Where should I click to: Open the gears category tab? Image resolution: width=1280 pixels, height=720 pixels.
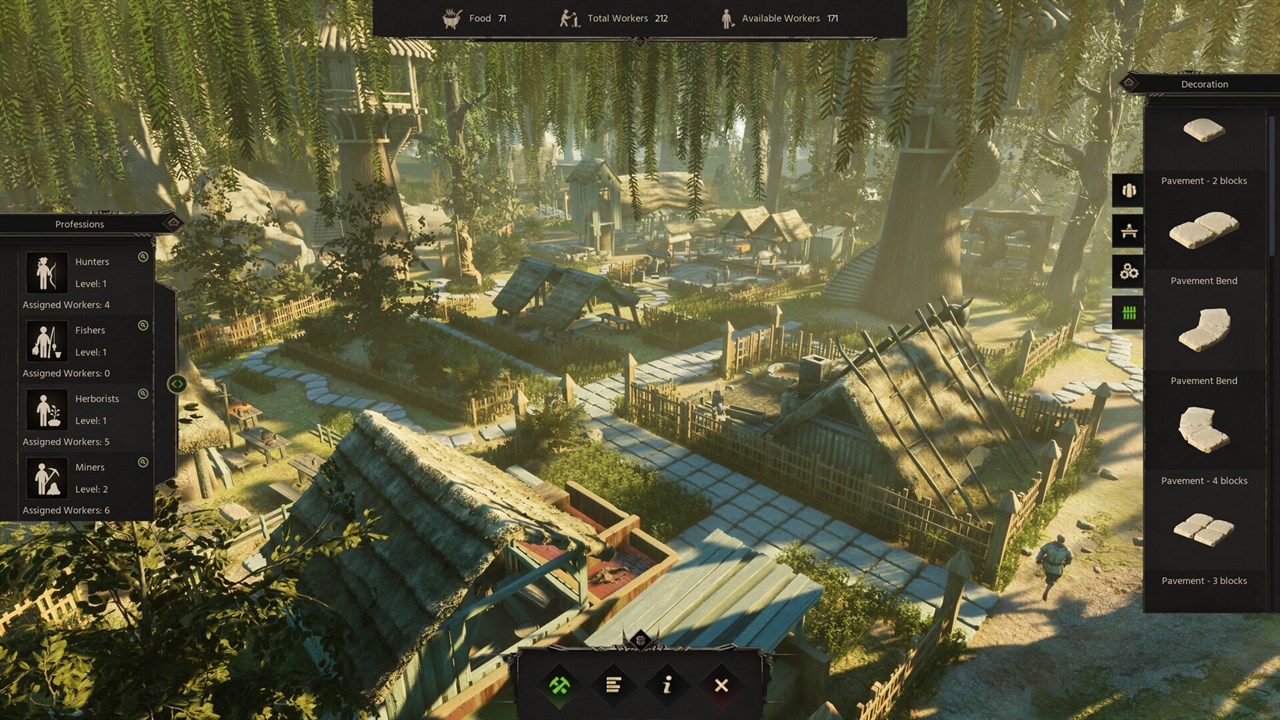(1129, 271)
